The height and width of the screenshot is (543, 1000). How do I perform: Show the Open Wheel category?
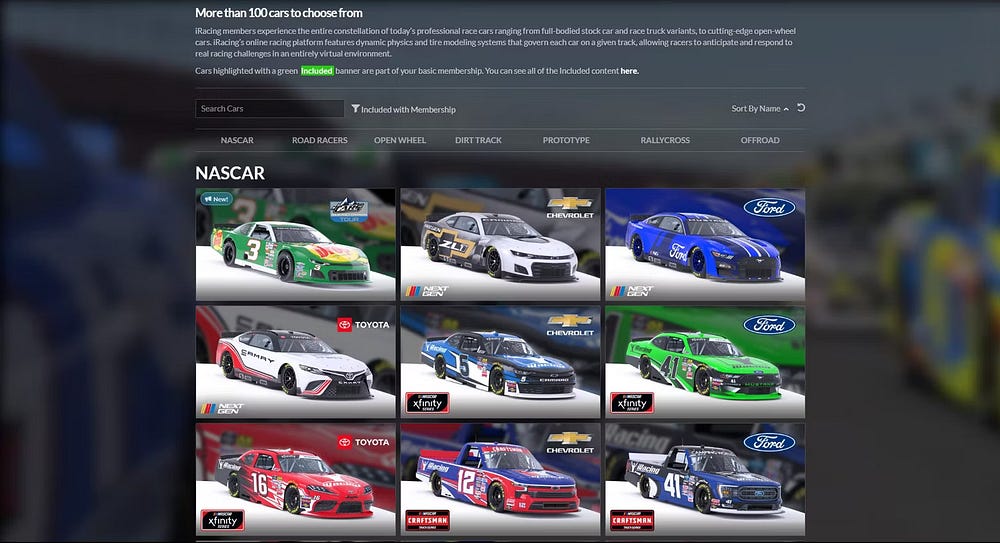(400, 140)
